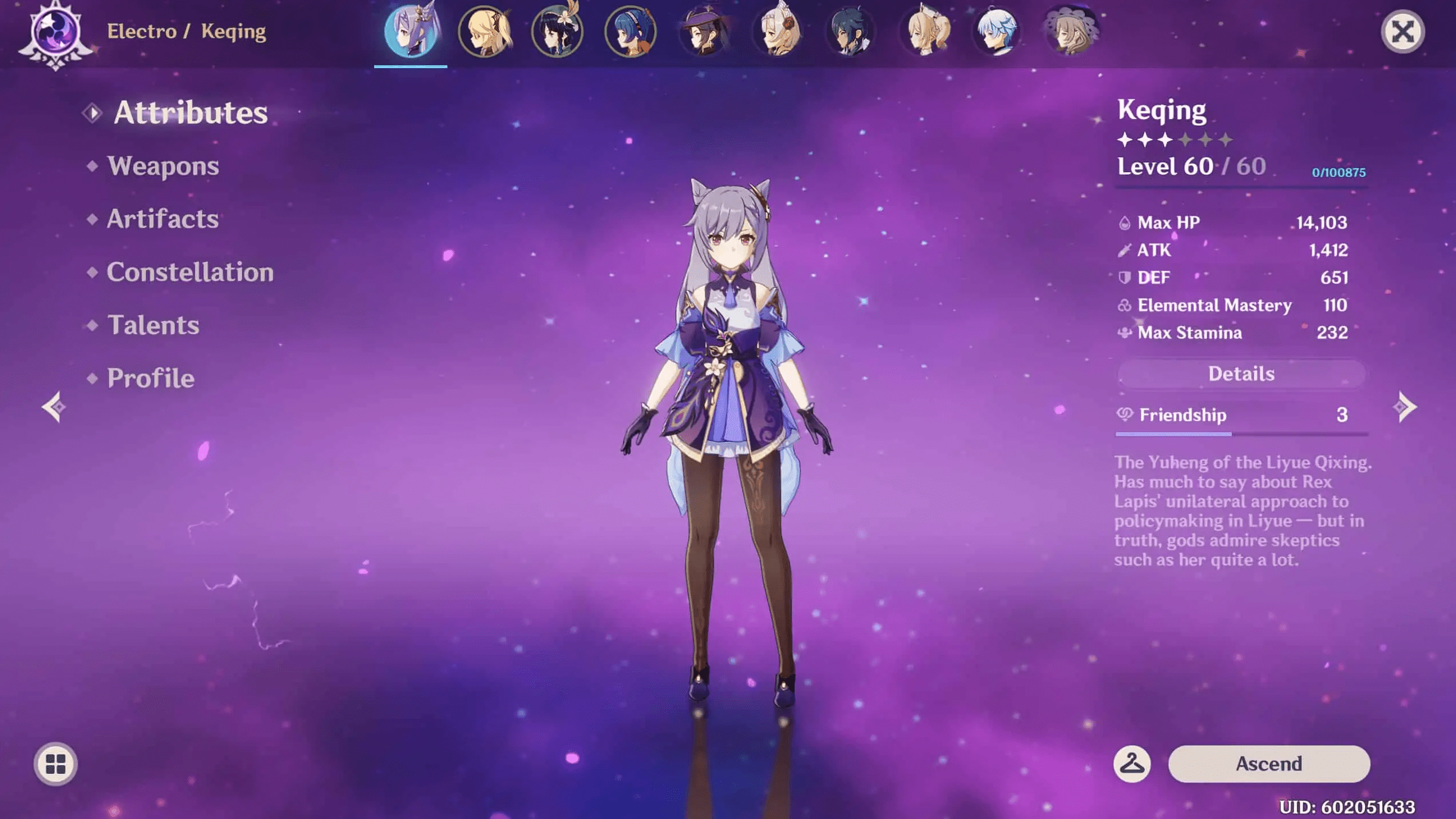Open the outfit hanger icon button
Screen dimensions: 1456x819
click(1132, 763)
